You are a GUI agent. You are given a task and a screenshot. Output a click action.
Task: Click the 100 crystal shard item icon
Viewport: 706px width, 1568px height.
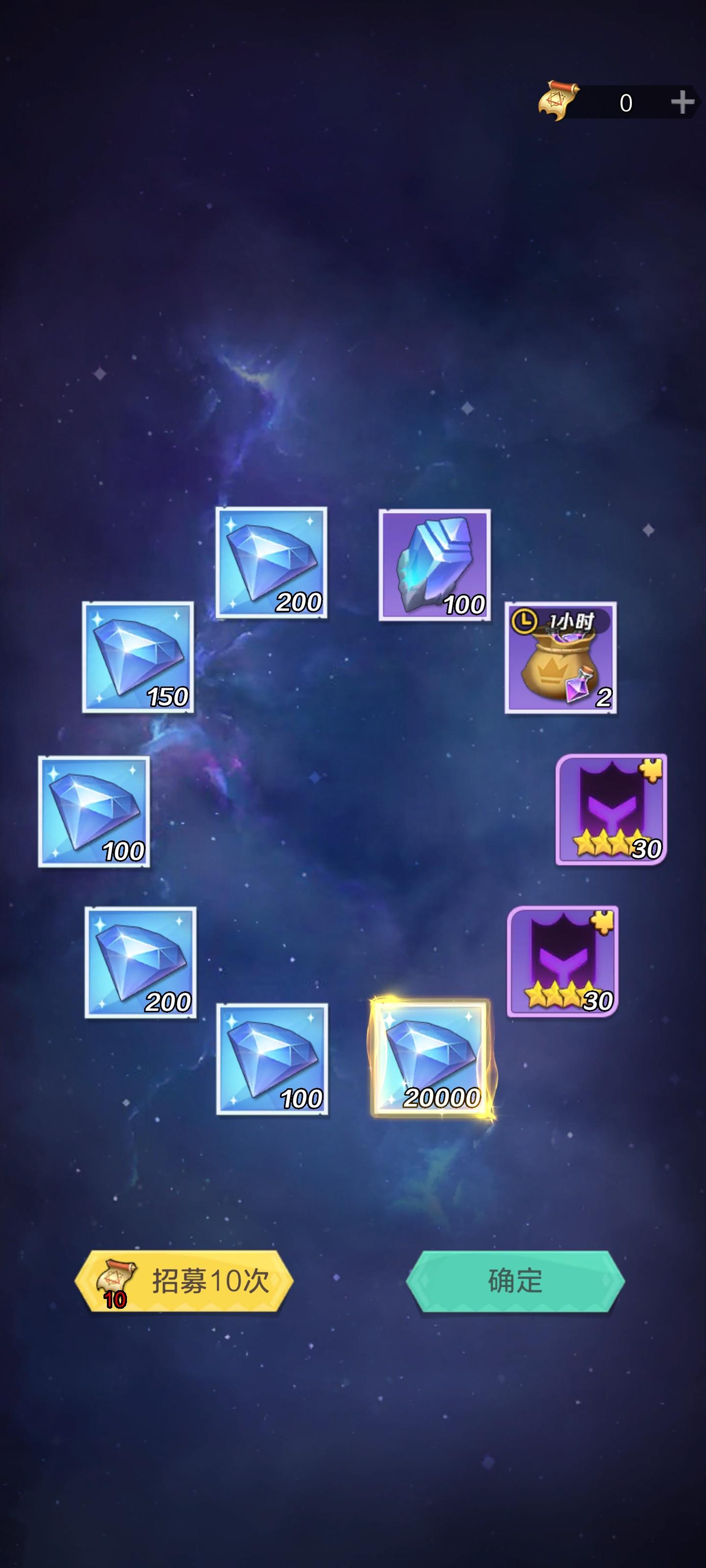[435, 566]
